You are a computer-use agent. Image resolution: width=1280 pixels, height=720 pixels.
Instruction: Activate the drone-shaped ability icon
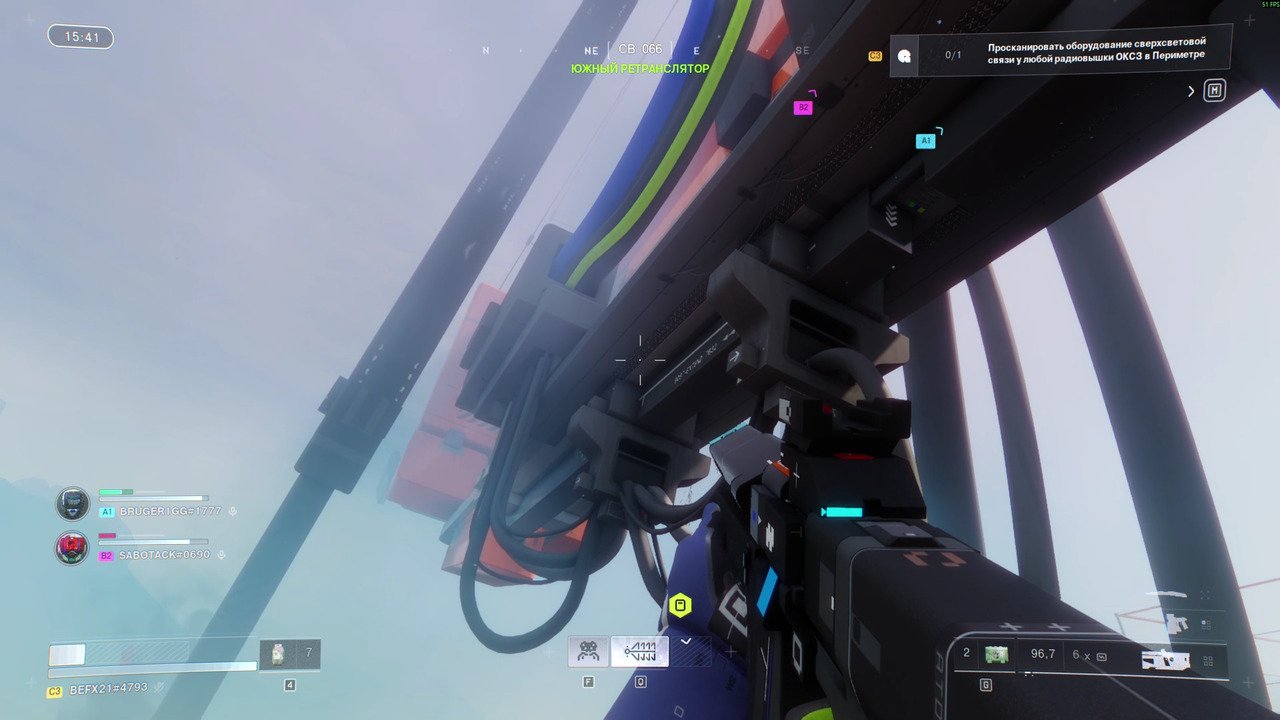pos(588,652)
